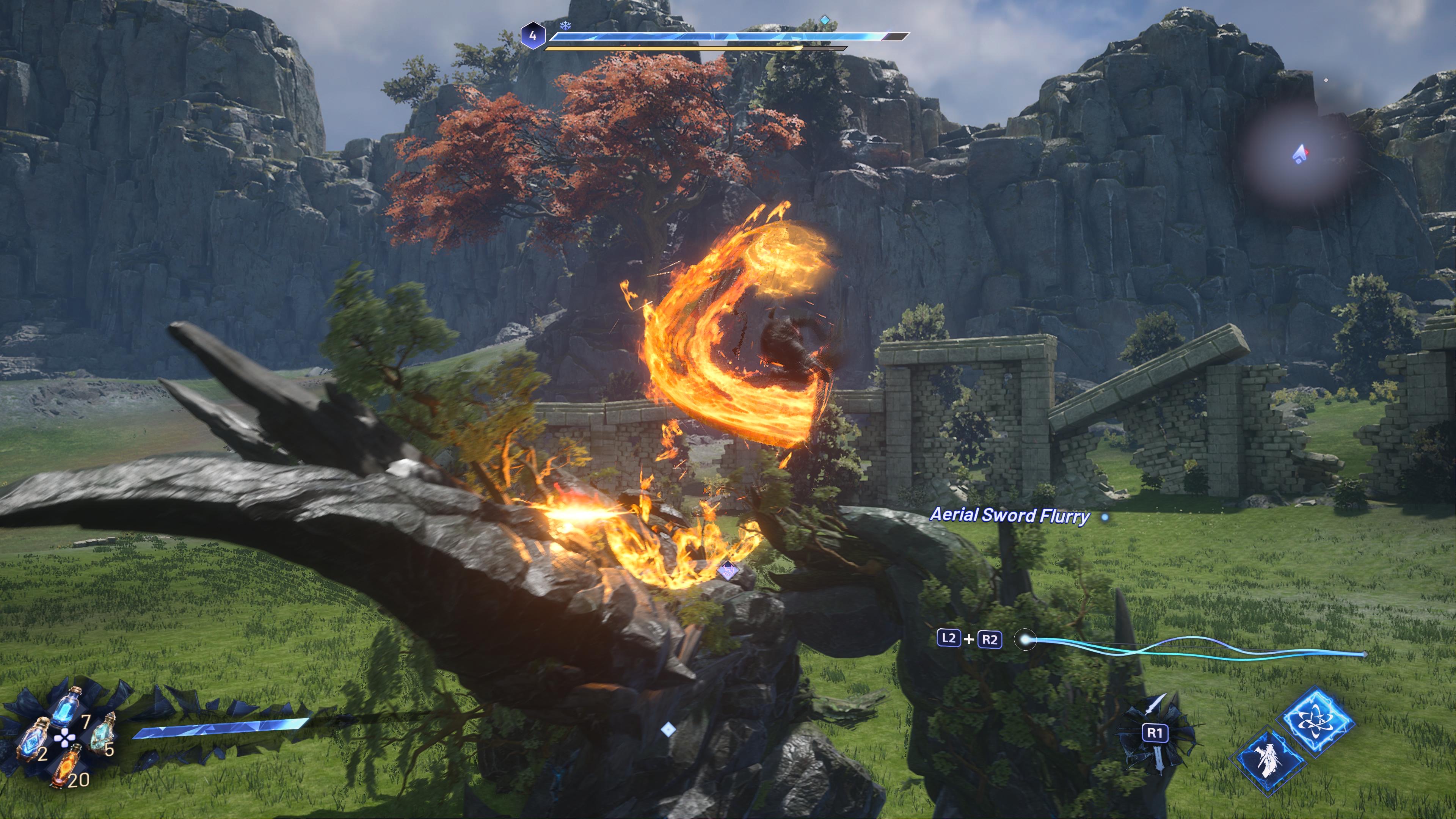Click the snowflake status icon above boss bar
Image resolution: width=1456 pixels, height=819 pixels.
[x=565, y=25]
